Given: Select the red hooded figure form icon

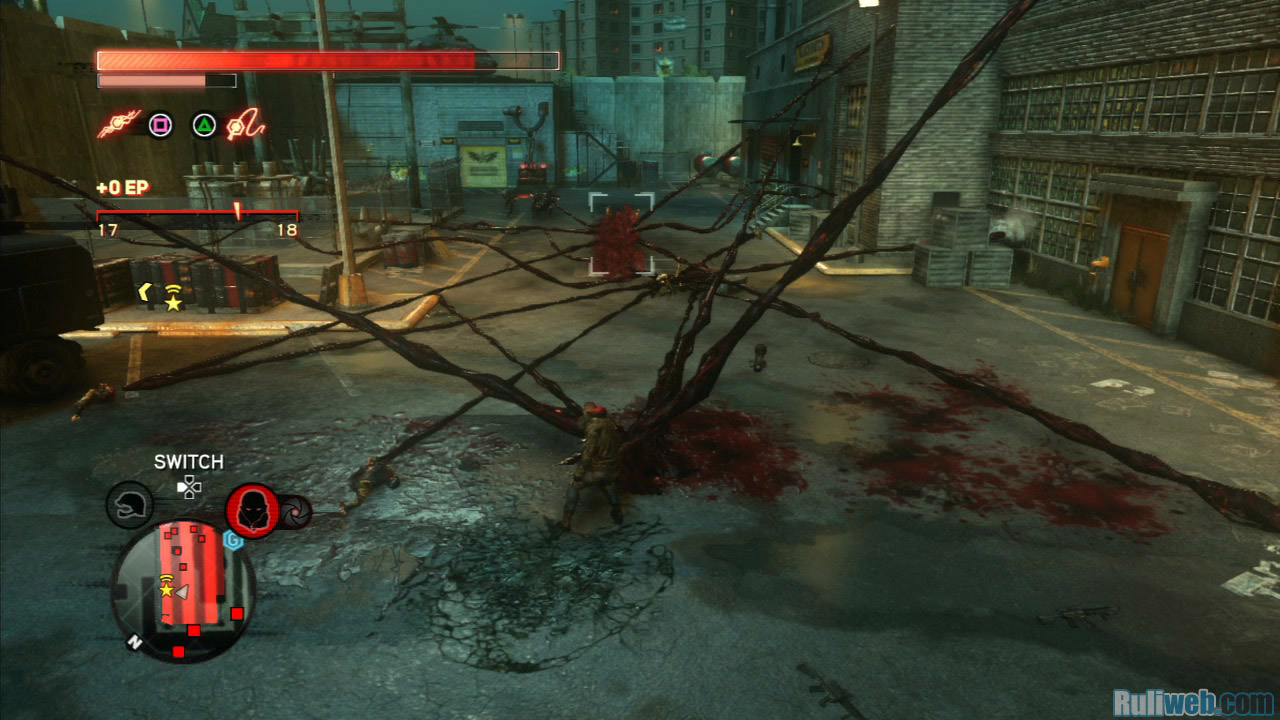Looking at the screenshot, I should click(252, 510).
